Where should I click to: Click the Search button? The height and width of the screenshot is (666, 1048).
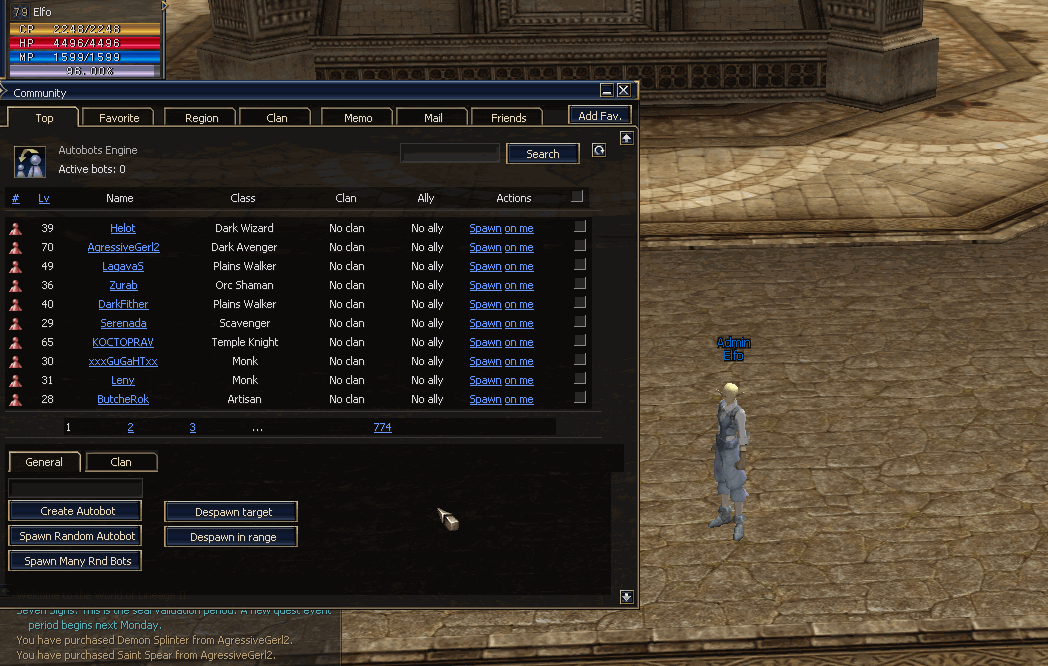[x=542, y=154]
